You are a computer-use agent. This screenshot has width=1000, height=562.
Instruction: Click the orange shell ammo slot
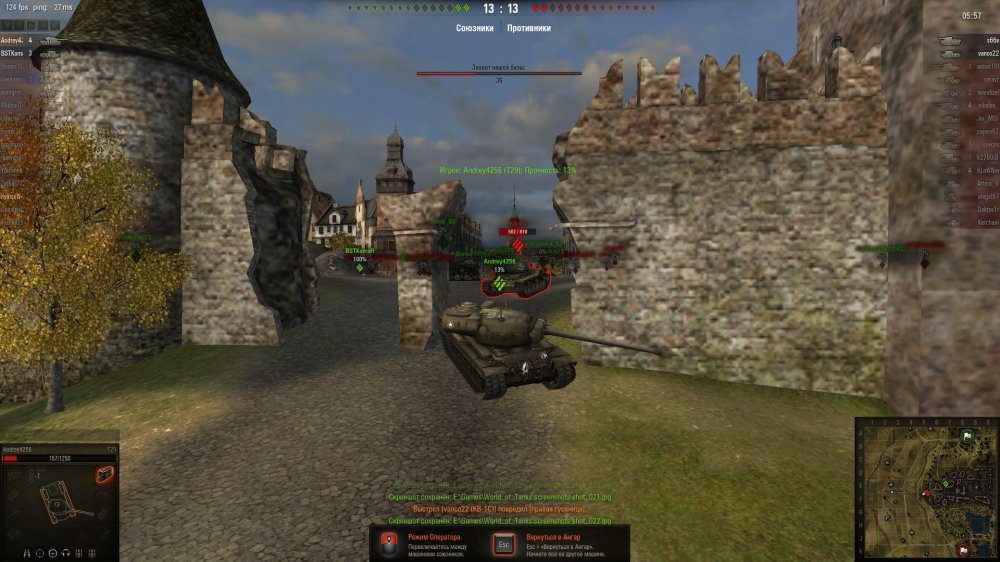[104, 474]
